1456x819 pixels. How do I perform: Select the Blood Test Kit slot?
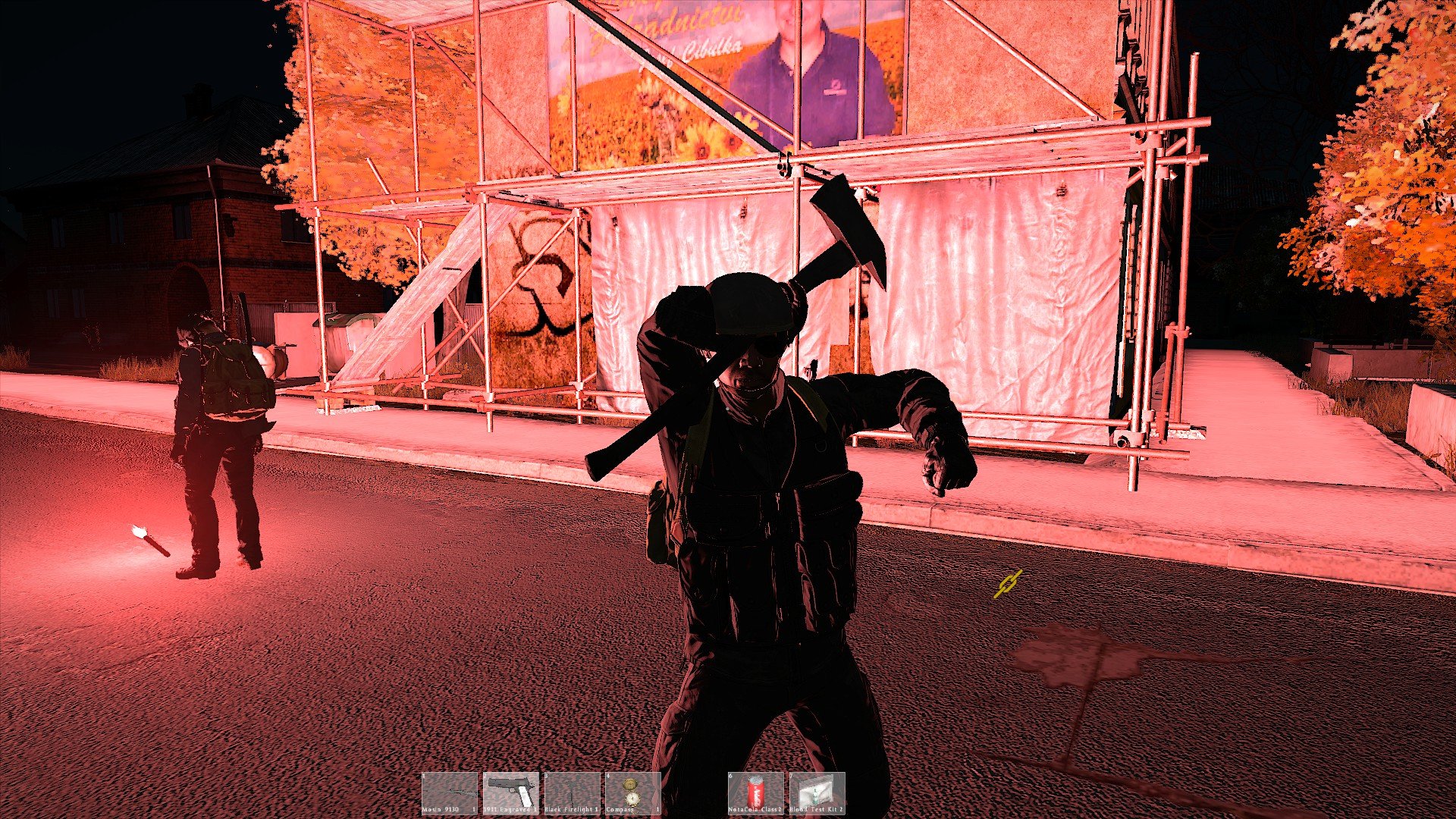(817, 792)
